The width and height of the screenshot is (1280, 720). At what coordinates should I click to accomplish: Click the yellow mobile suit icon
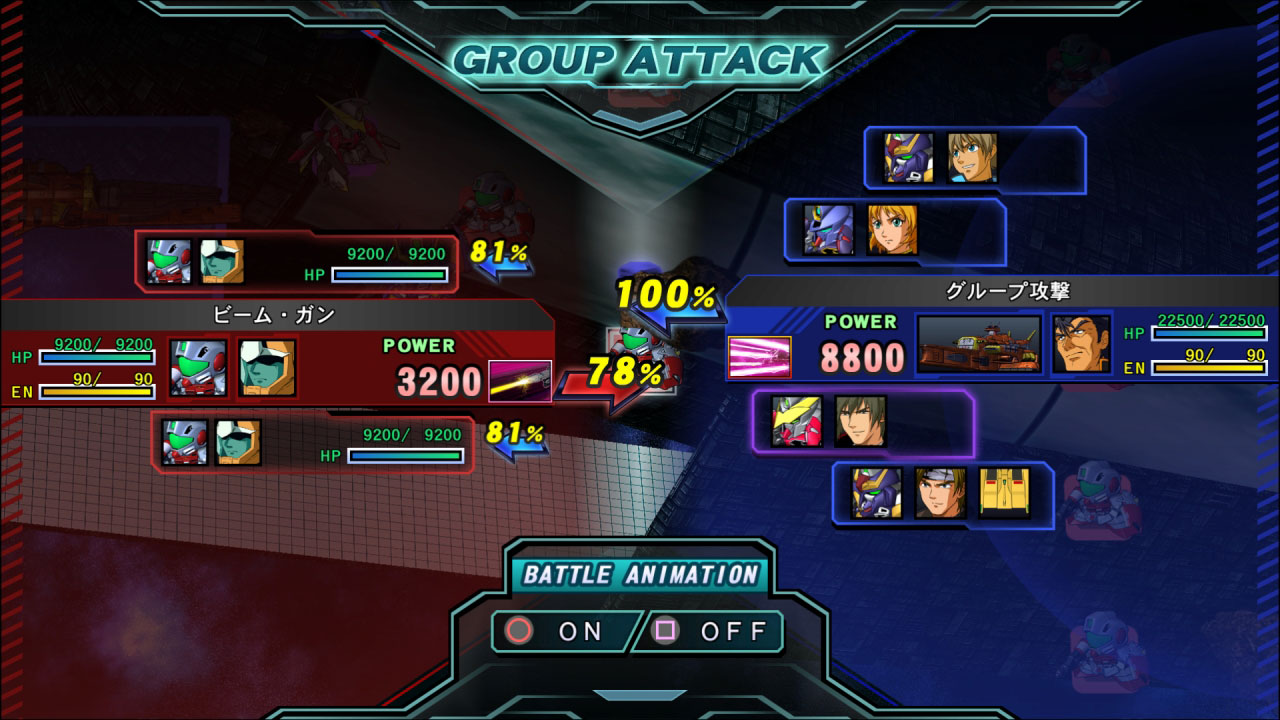tap(1003, 493)
